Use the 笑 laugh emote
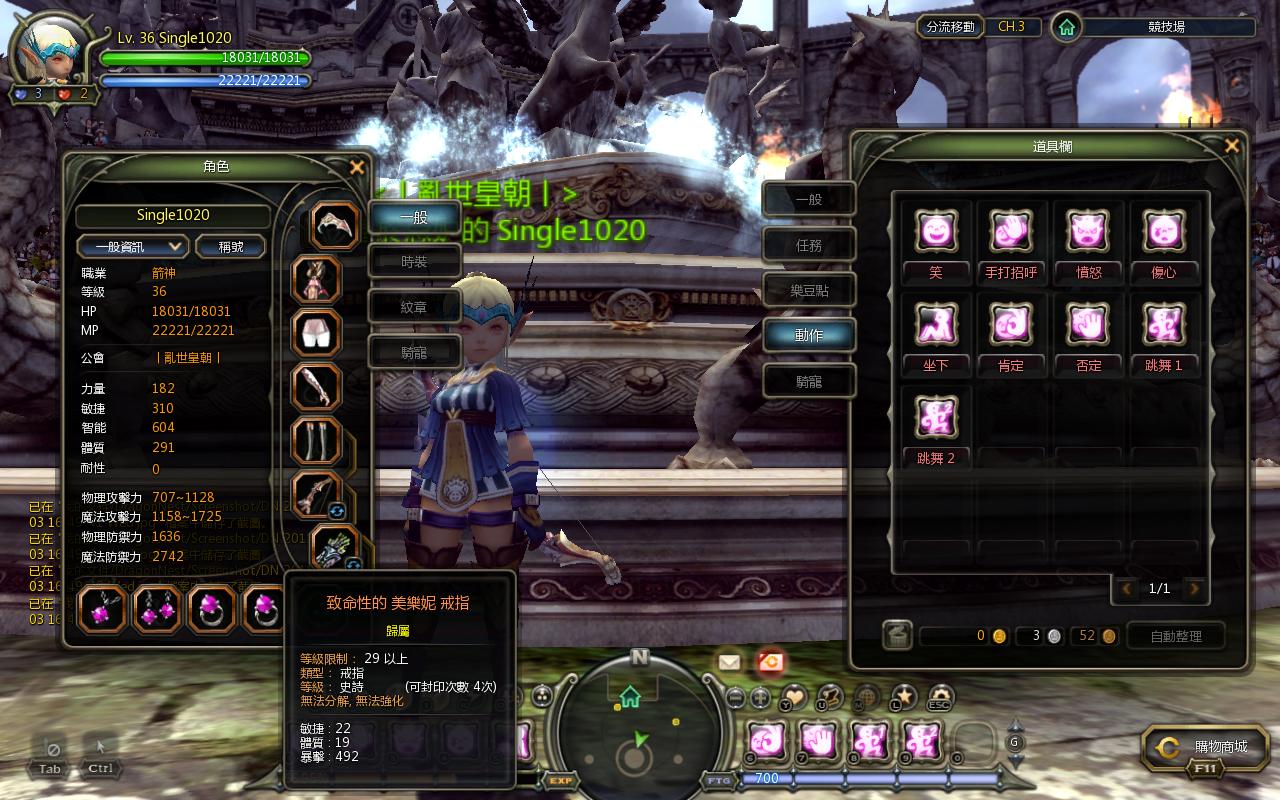 pyautogui.click(x=936, y=232)
